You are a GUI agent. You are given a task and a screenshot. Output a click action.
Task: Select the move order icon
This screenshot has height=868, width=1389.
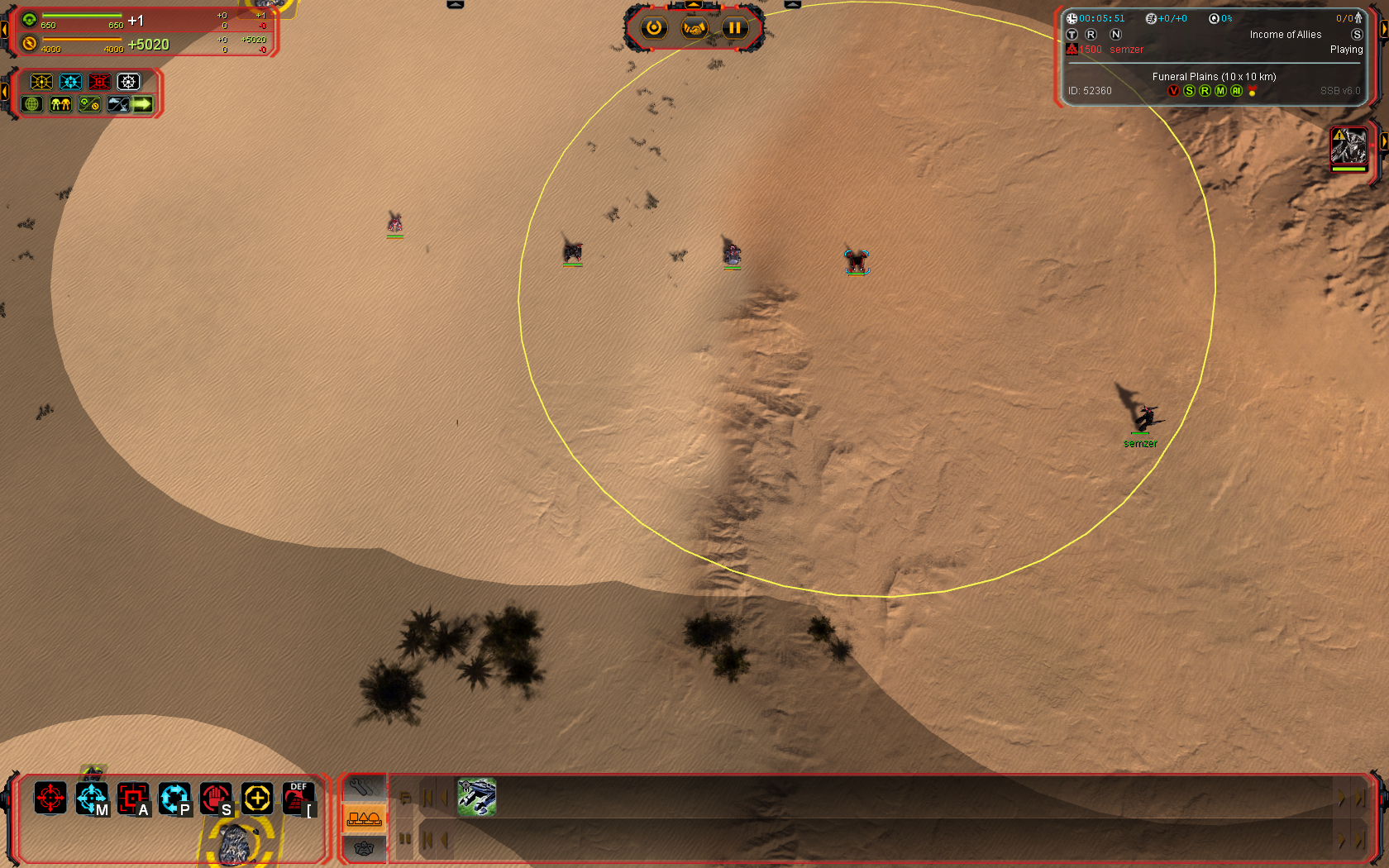[x=92, y=799]
